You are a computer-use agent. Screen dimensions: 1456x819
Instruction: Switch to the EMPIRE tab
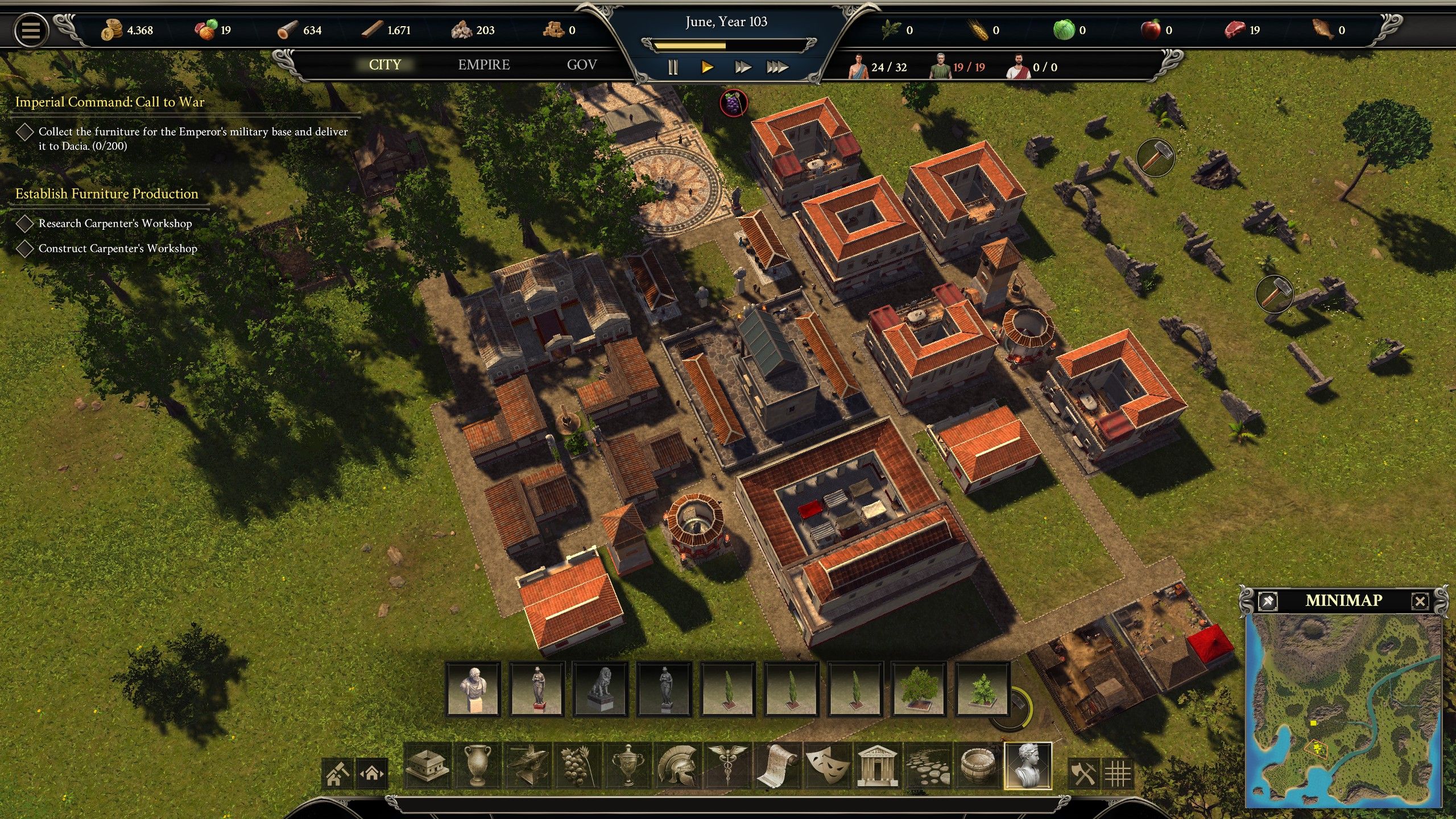click(x=484, y=65)
